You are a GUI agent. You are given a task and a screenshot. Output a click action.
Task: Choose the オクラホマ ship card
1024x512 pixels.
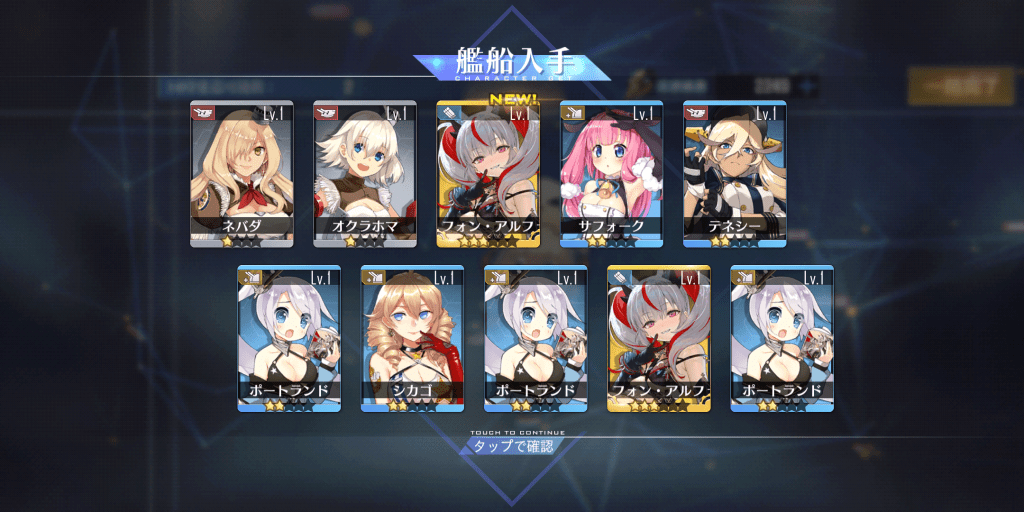pos(364,174)
